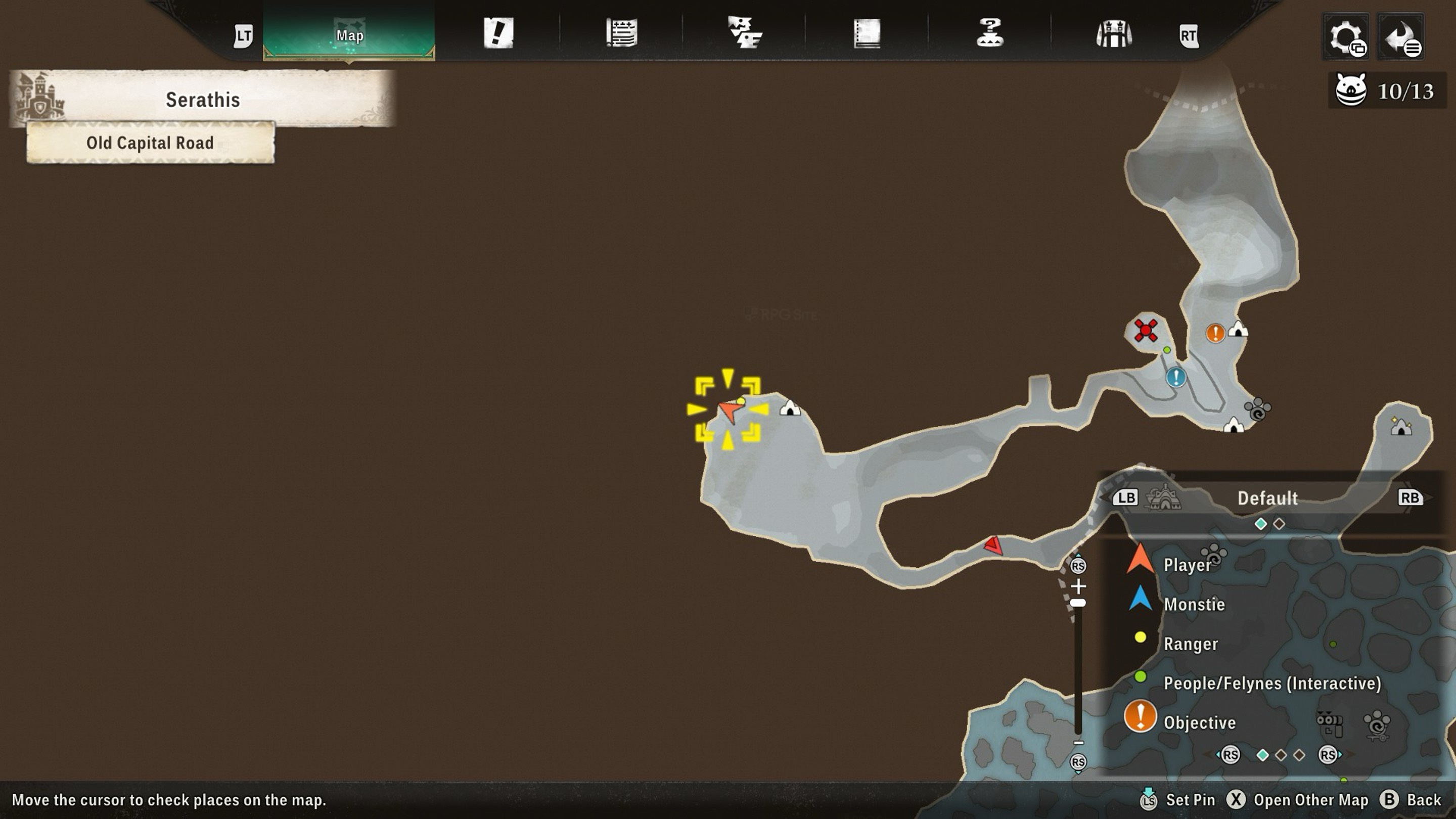Click the orange objective marker on map

click(1215, 333)
